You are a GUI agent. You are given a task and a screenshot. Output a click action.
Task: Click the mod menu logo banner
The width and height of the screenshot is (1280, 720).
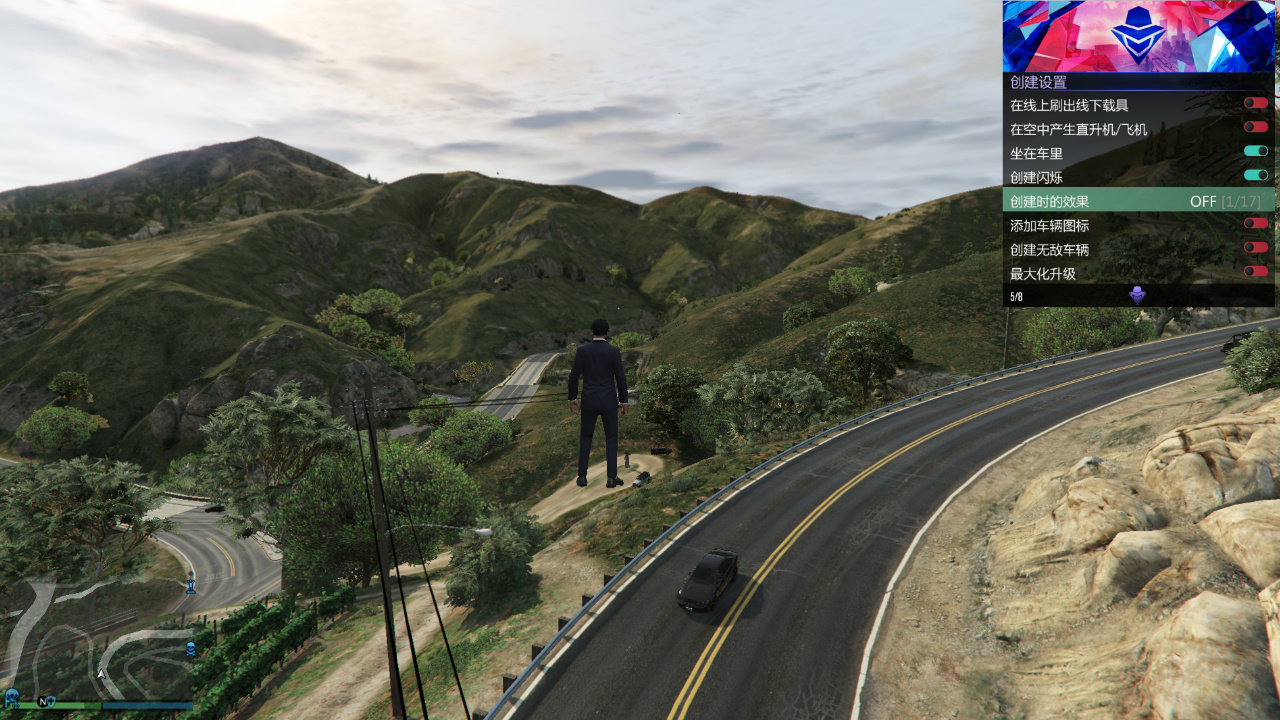1138,36
